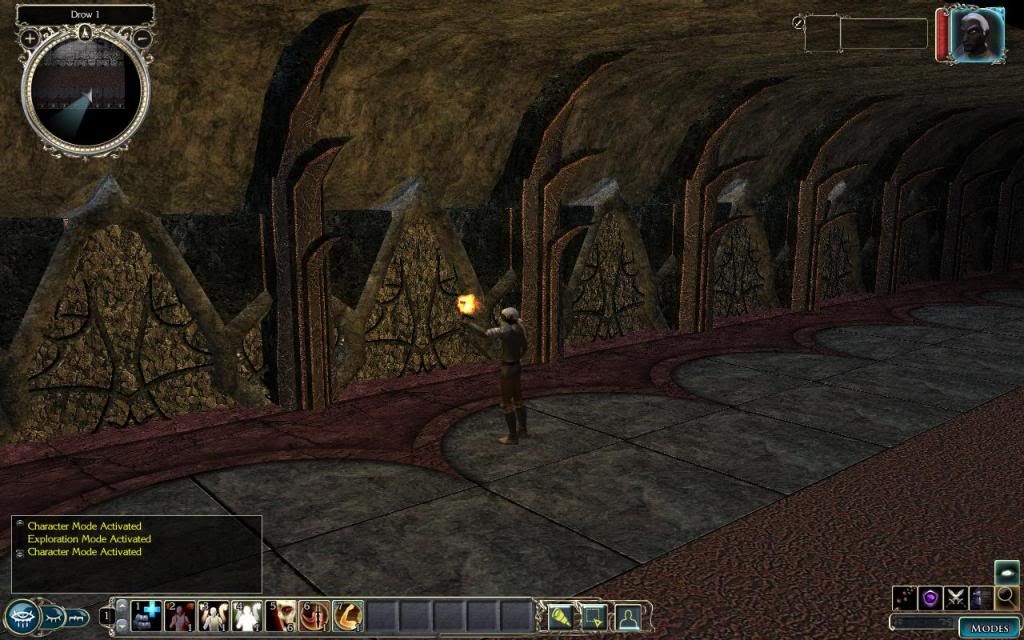Zoom out the minimap with the minus button
This screenshot has height=640, width=1024.
[143, 38]
